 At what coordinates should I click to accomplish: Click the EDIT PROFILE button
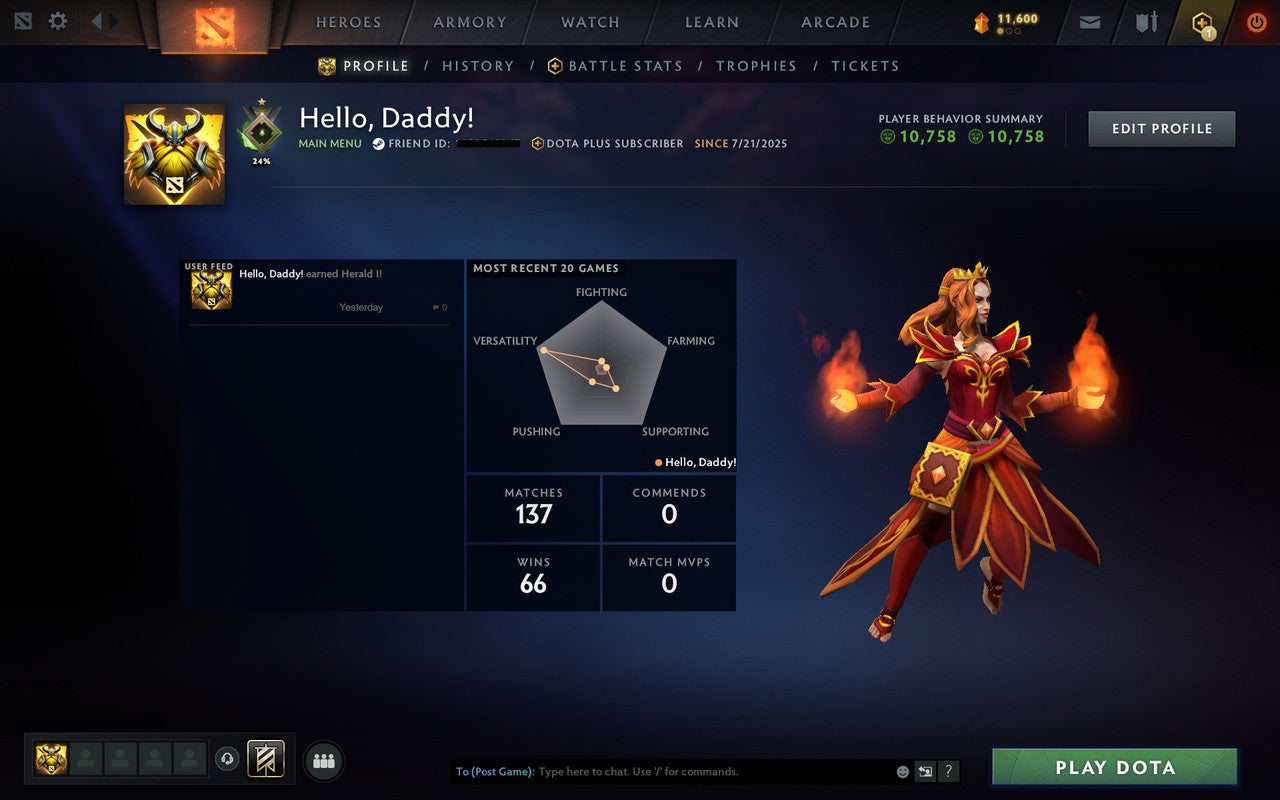(1161, 128)
